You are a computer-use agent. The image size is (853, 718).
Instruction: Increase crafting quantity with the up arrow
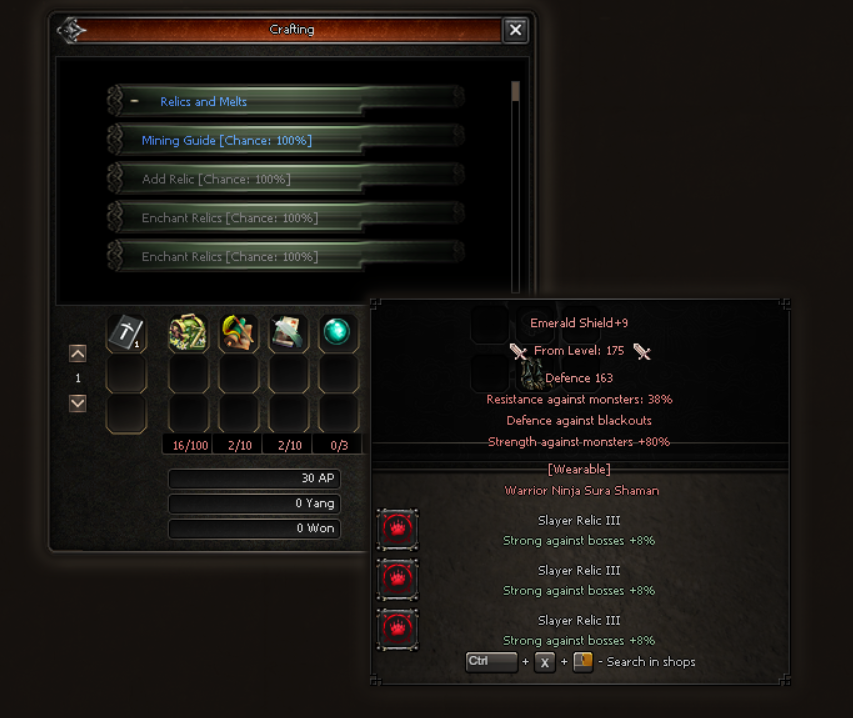pos(78,353)
